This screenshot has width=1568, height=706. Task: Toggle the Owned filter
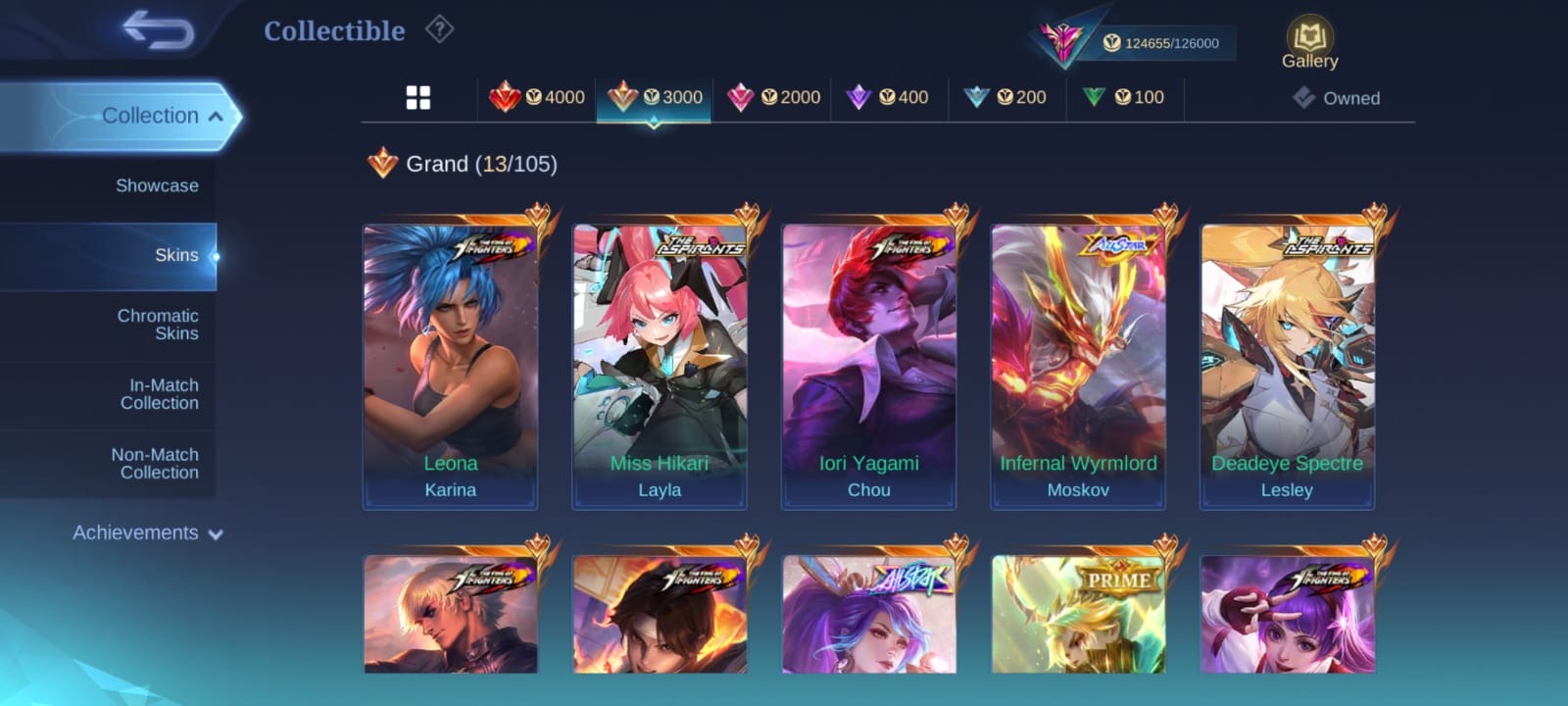click(1336, 98)
